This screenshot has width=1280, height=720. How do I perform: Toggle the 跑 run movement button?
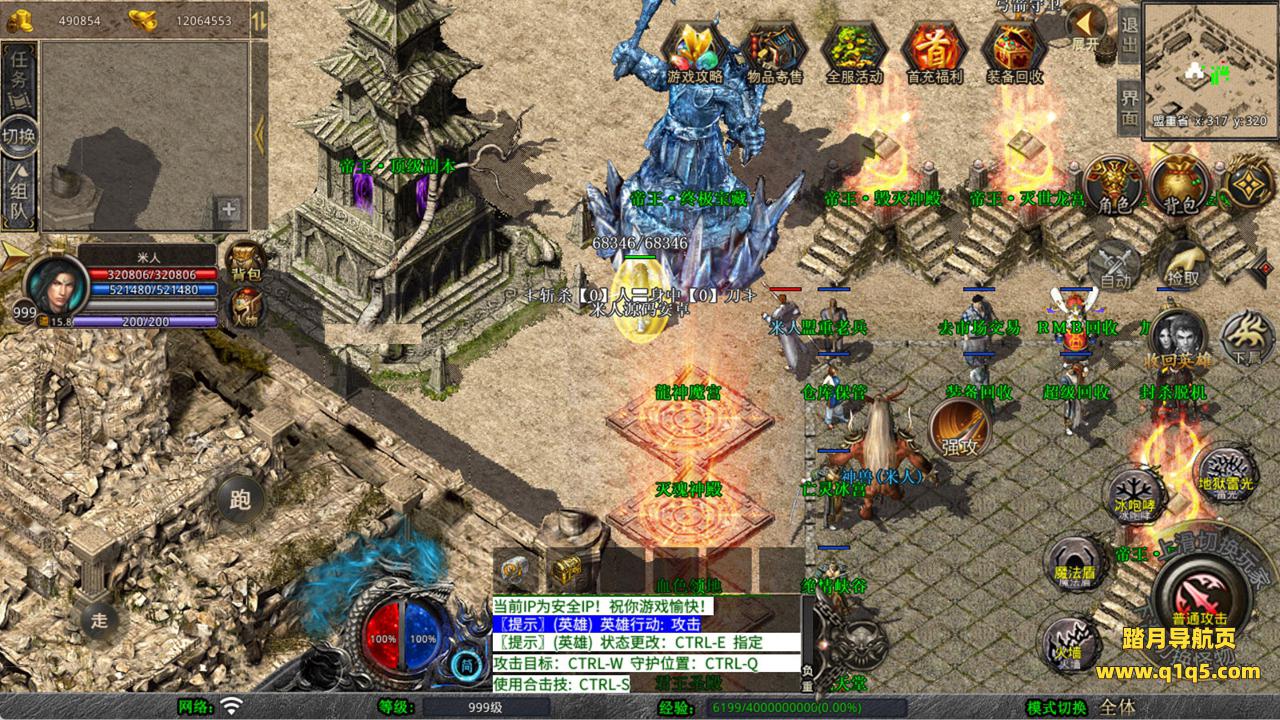point(239,497)
